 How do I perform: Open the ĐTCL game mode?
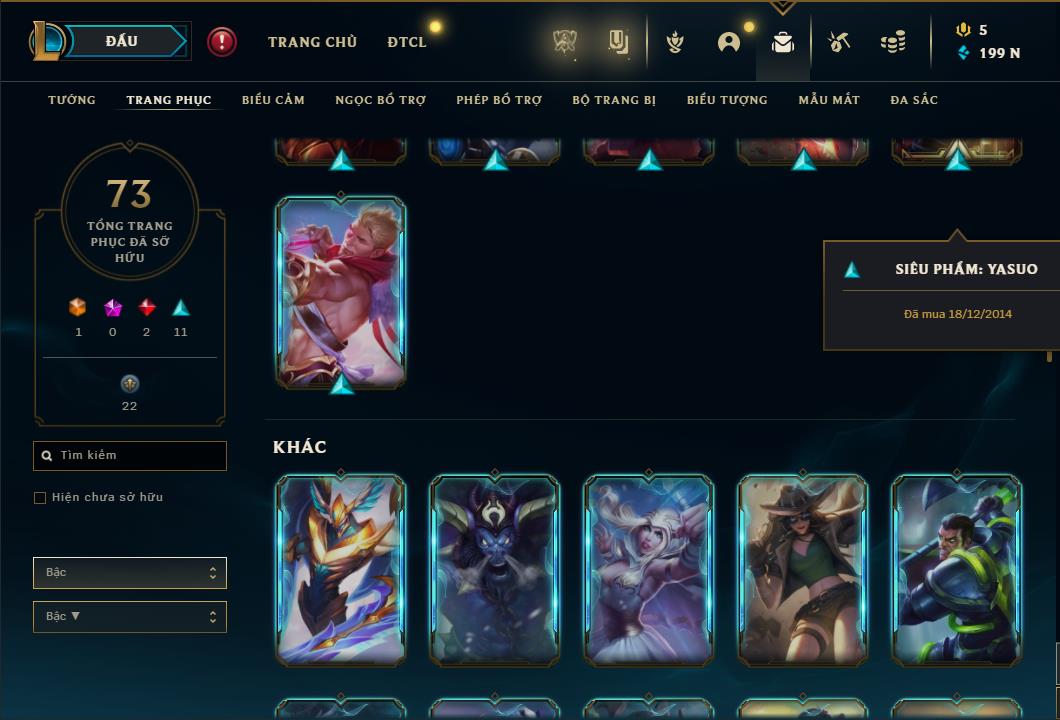click(407, 42)
